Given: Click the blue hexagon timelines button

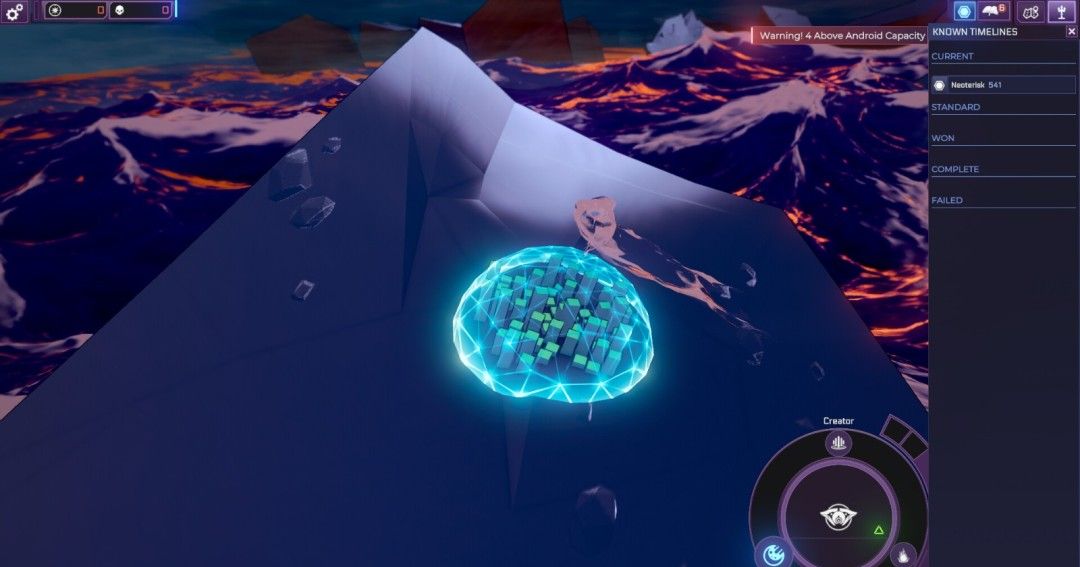Looking at the screenshot, I should tap(964, 11).
